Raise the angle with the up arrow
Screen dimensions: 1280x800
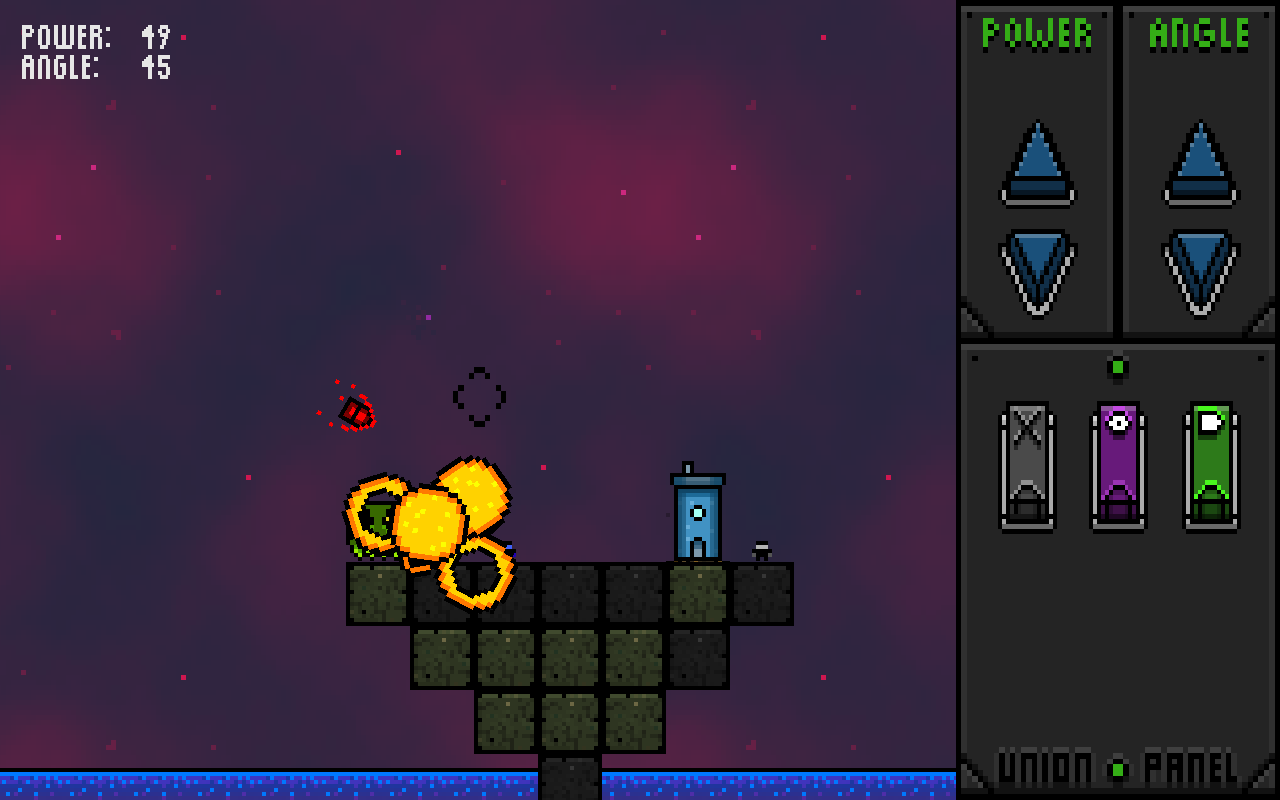[x=1200, y=165]
